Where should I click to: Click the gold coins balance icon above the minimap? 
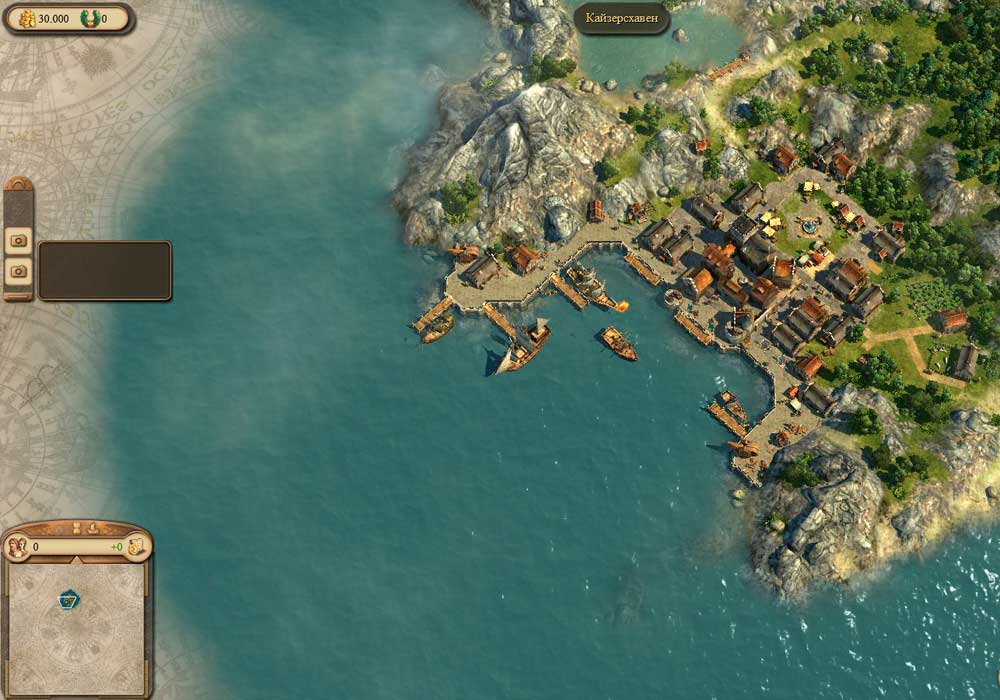(136, 547)
